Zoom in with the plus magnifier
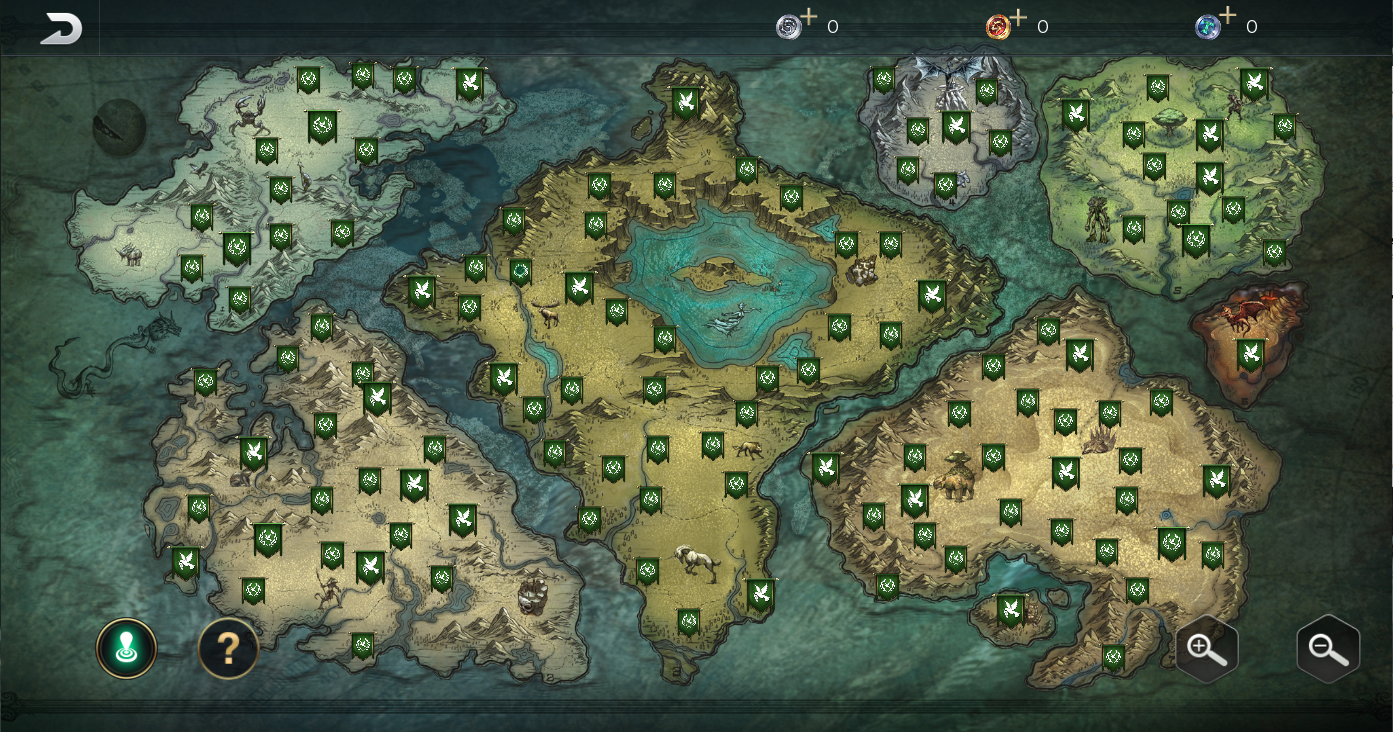The width and height of the screenshot is (1393, 732). 1207,649
